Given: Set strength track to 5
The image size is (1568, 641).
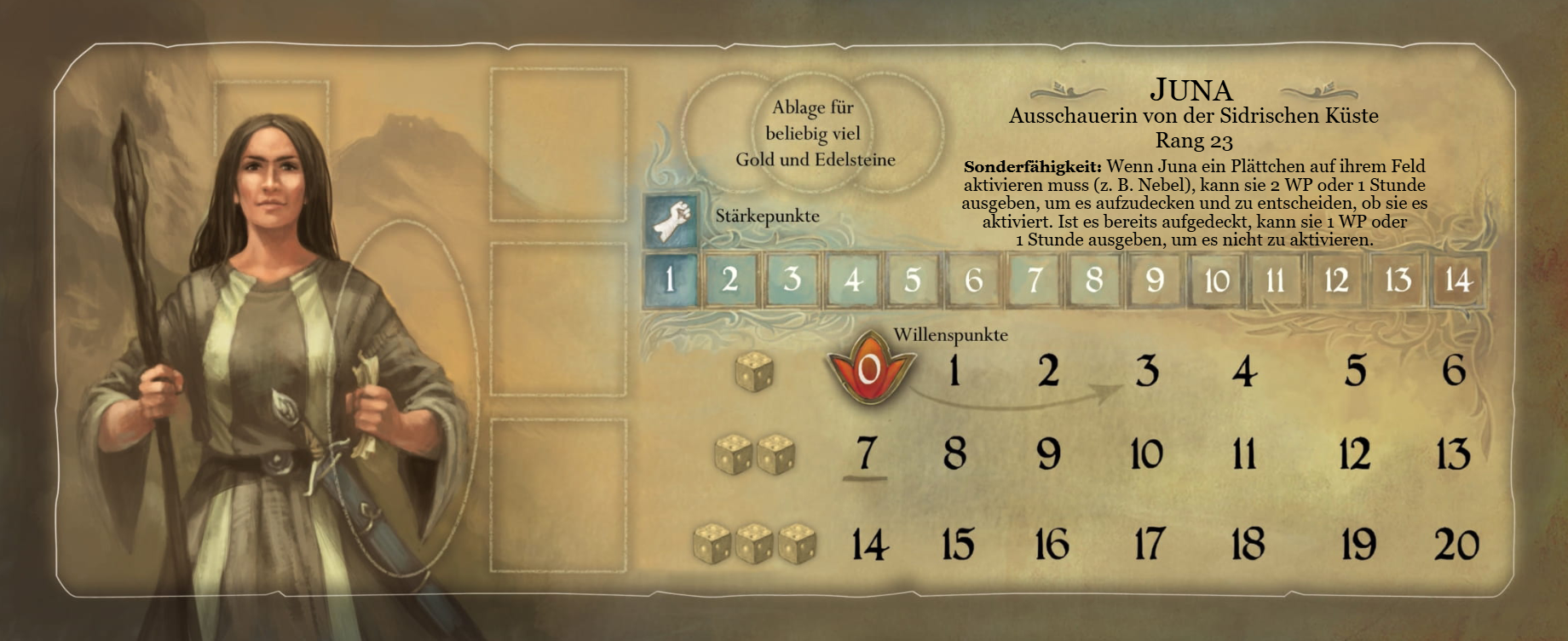Looking at the screenshot, I should coord(913,280).
